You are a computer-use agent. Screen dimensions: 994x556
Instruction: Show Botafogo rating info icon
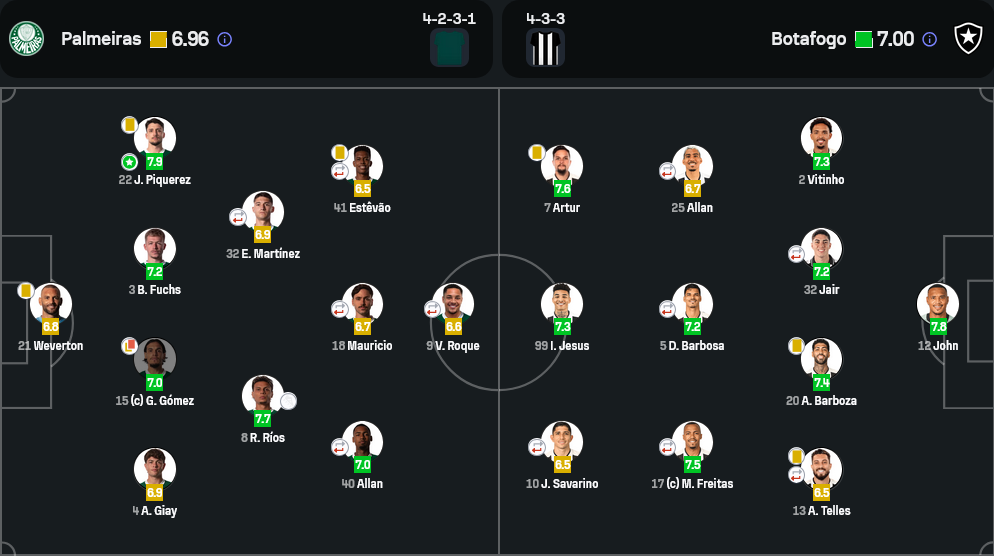tap(930, 39)
